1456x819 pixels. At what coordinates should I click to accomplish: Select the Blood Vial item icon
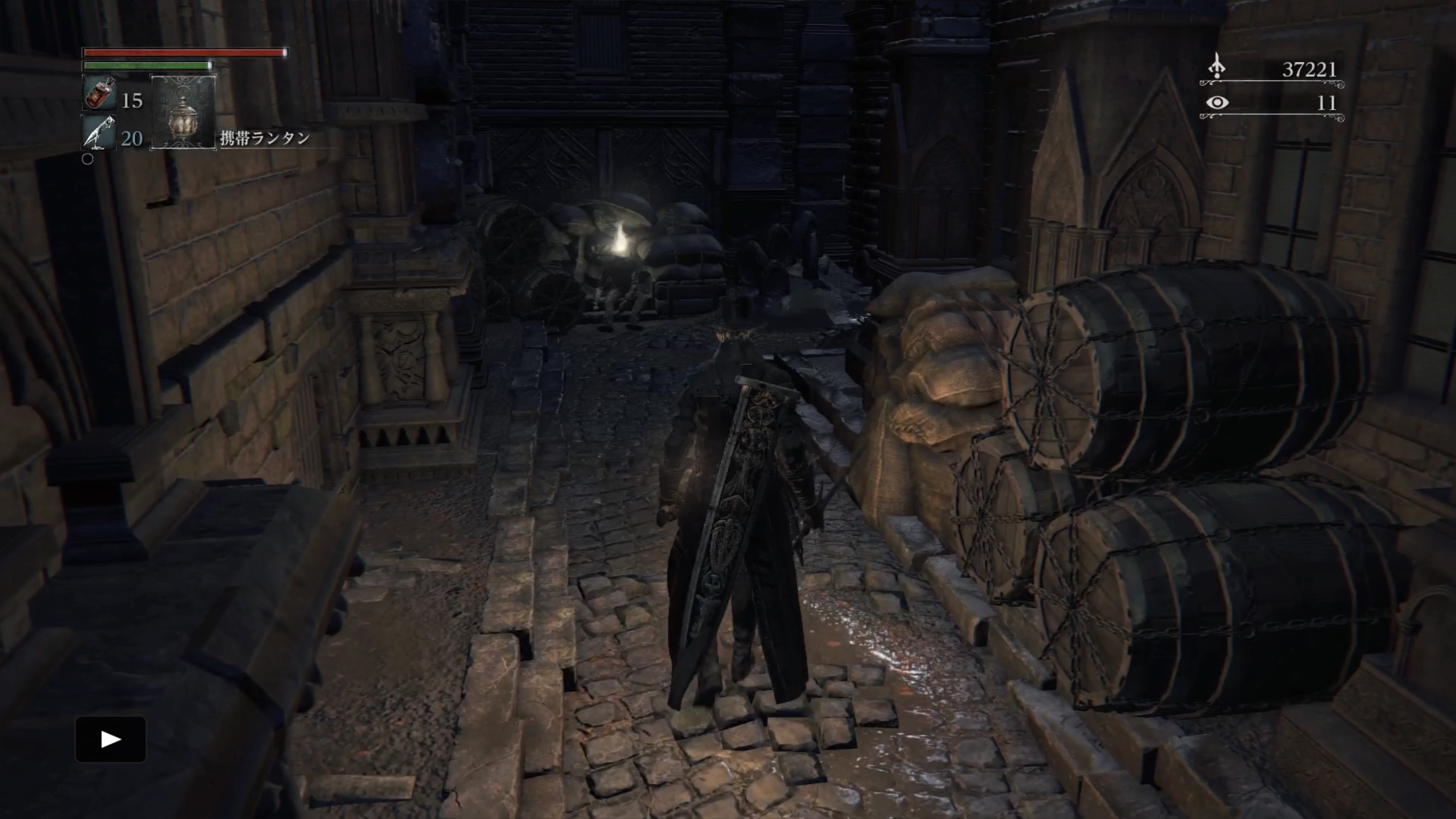tap(99, 93)
